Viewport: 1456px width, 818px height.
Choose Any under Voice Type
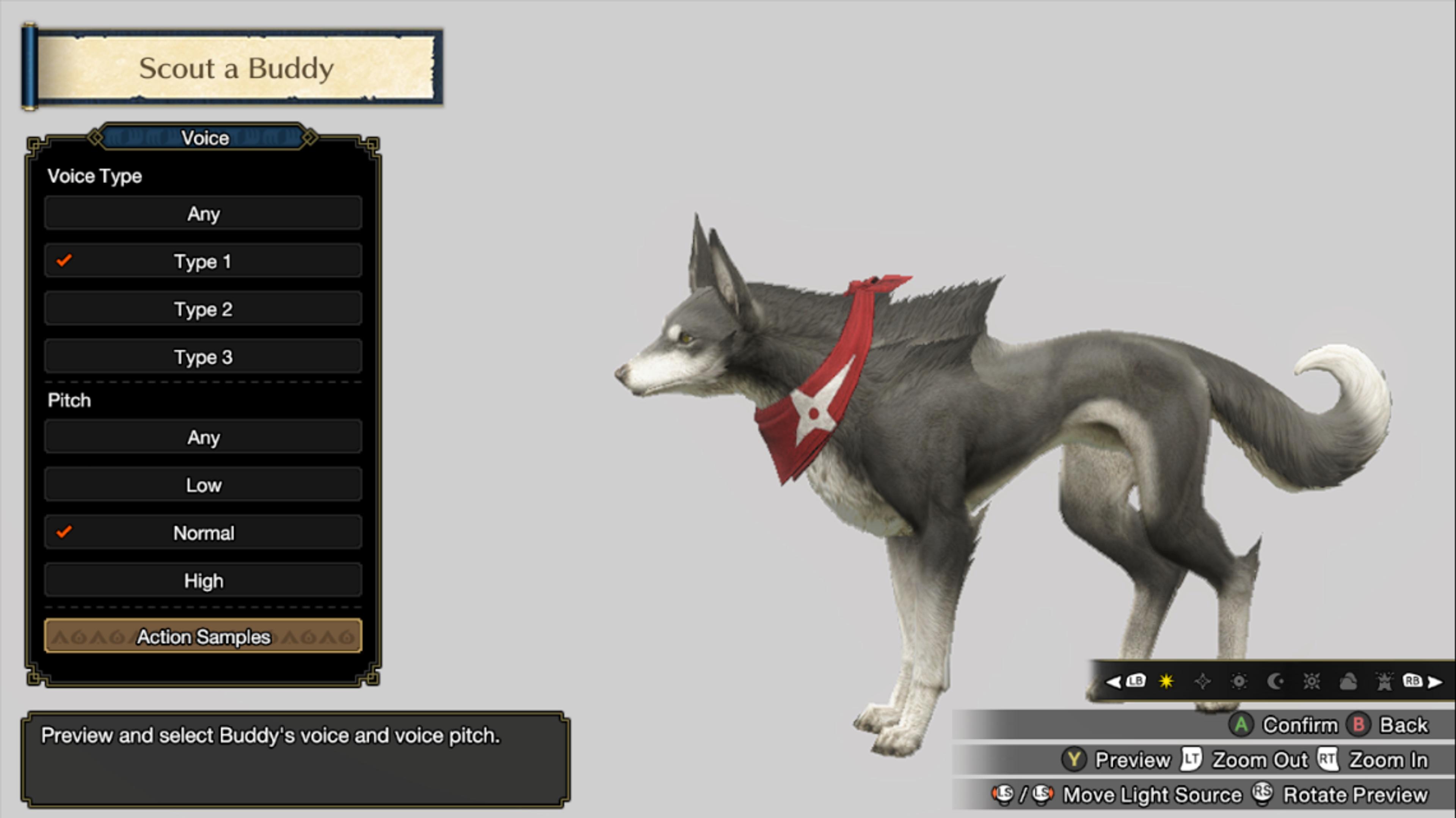click(203, 214)
